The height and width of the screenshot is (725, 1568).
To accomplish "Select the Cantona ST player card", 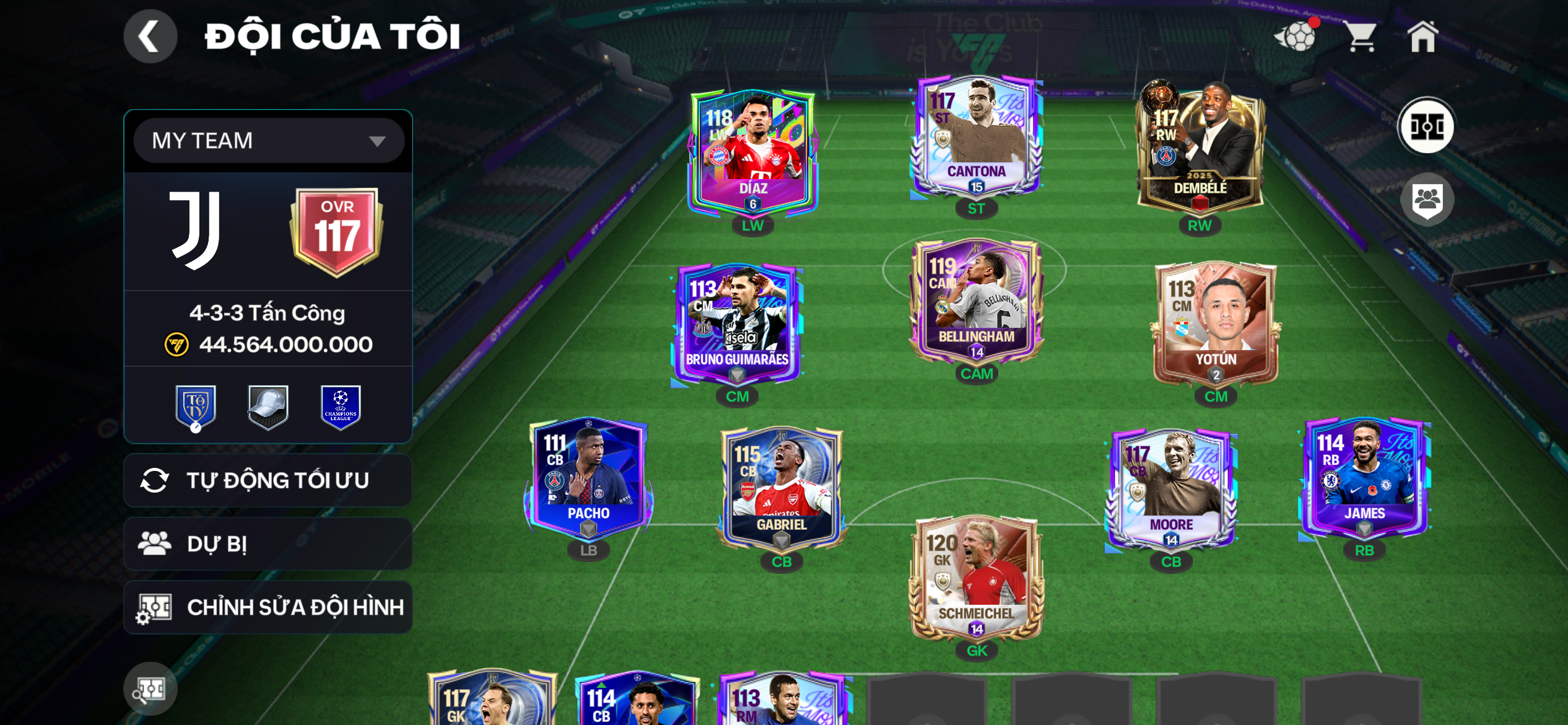I will 976,136.
